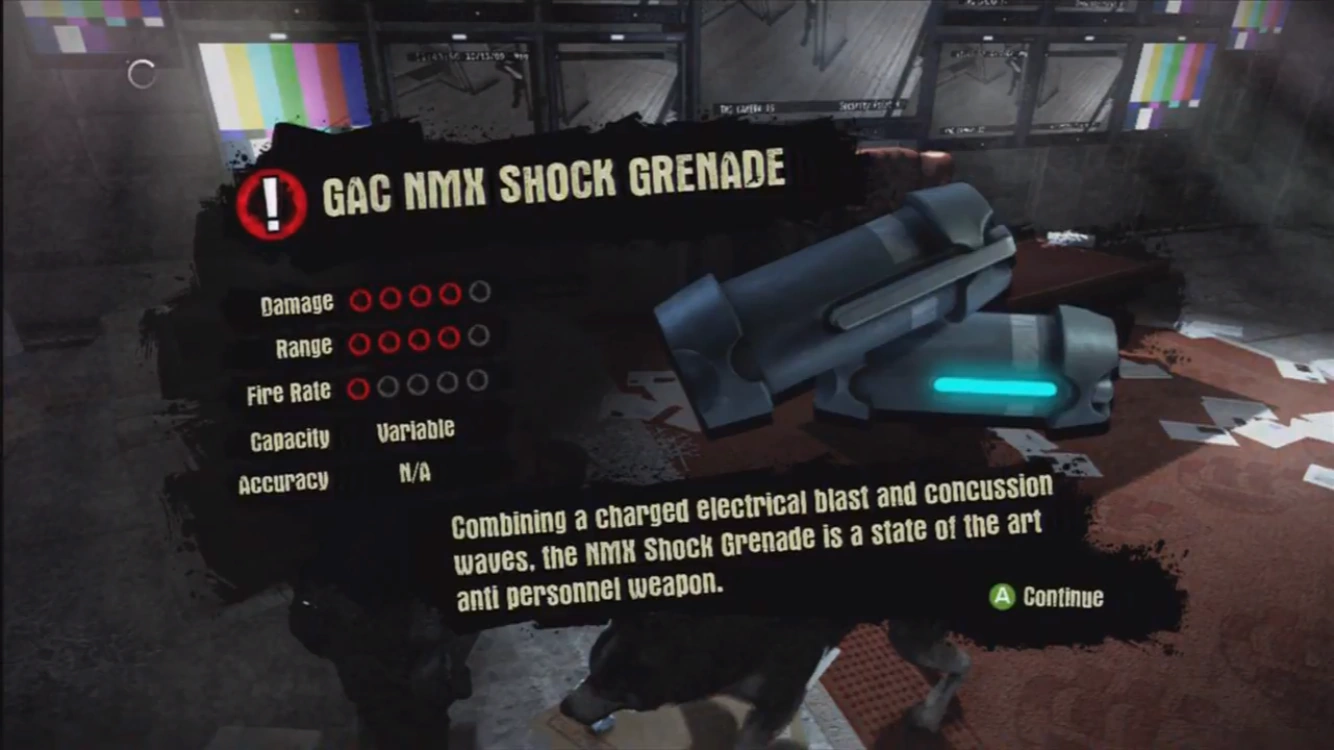Click the Capacity stat label

tap(291, 438)
